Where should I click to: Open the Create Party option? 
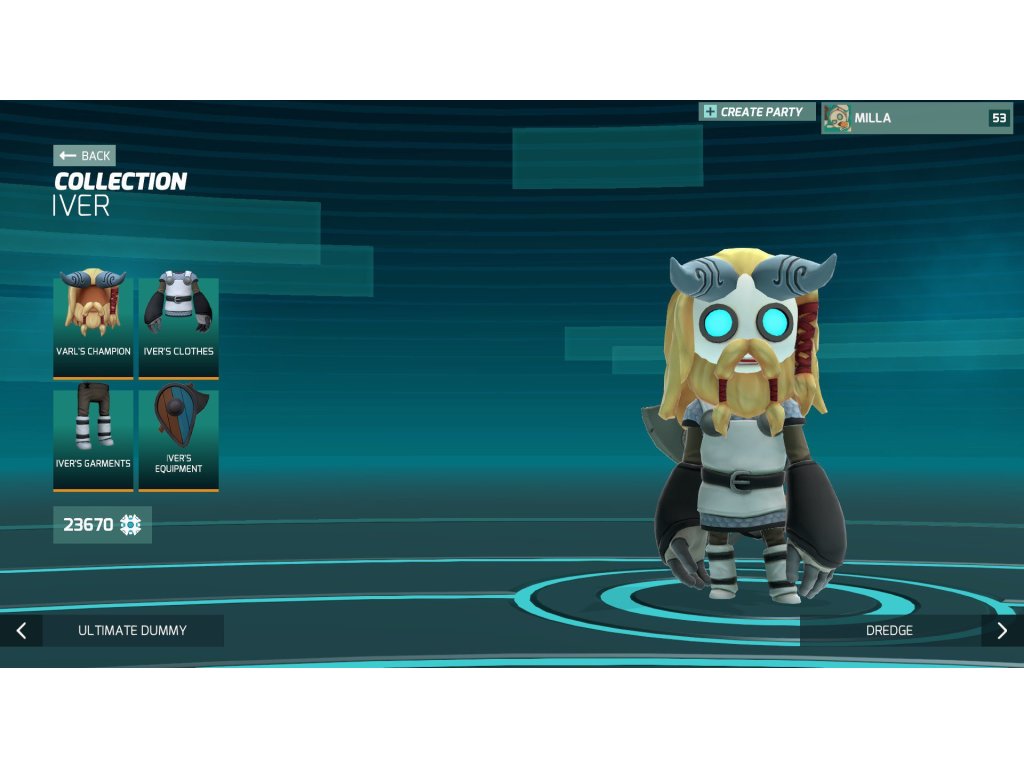[x=757, y=112]
